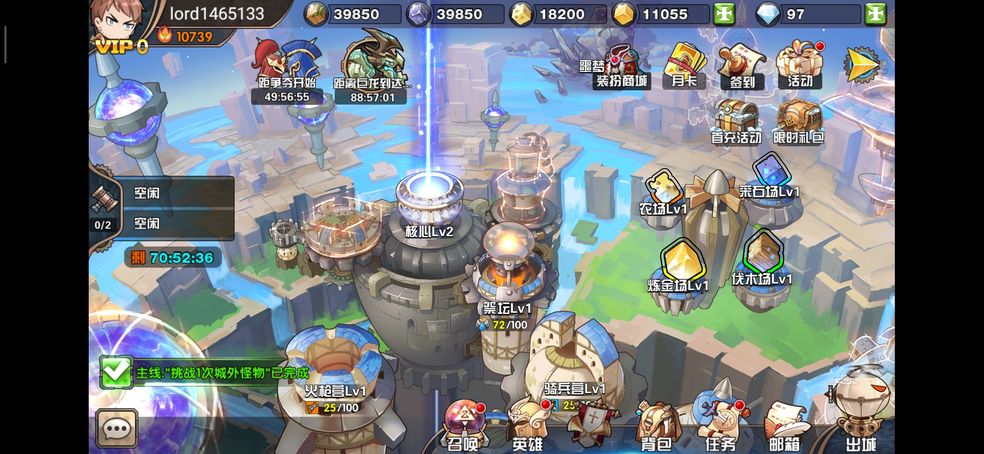Screen dimensions: 984x454
Task: Open the 限时礼包 limited-time pack
Action: [798, 121]
